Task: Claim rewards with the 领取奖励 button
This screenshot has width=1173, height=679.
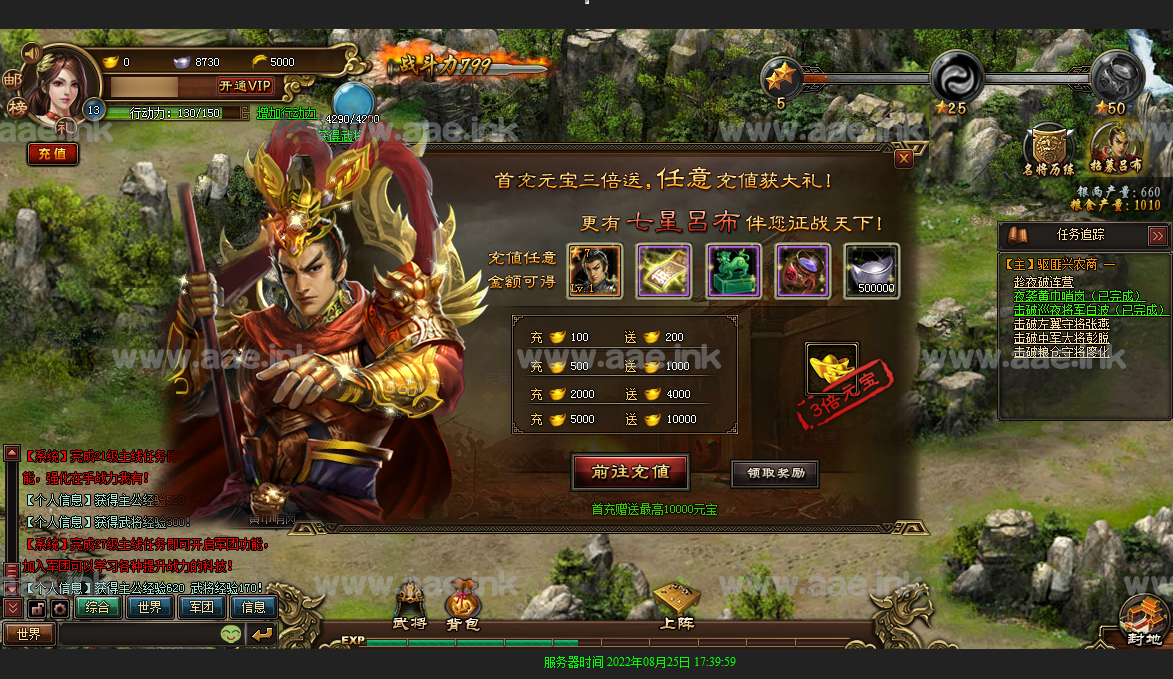Action: point(775,473)
